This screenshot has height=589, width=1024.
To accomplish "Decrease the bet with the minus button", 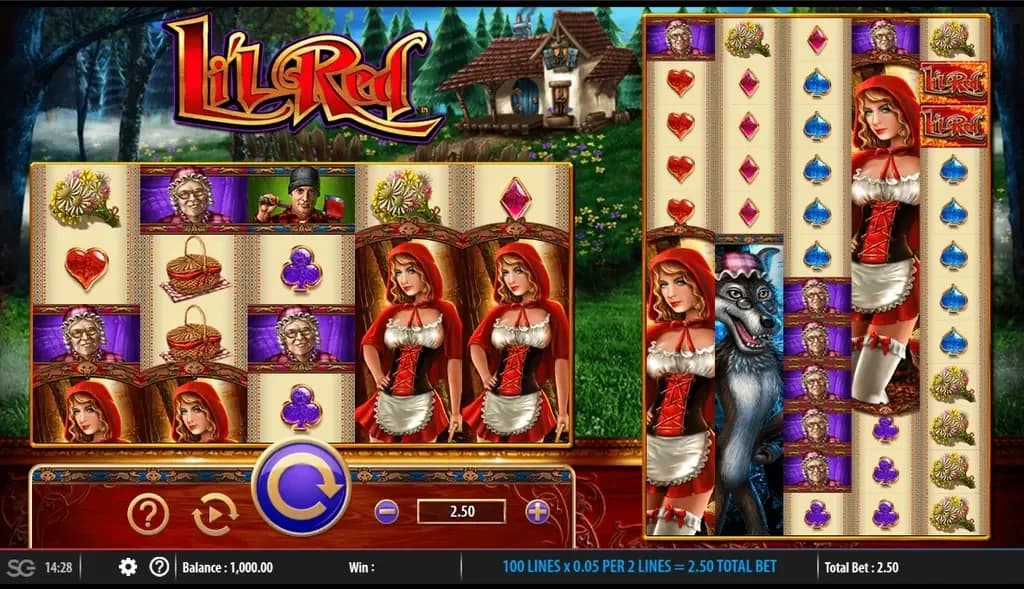I will [386, 512].
